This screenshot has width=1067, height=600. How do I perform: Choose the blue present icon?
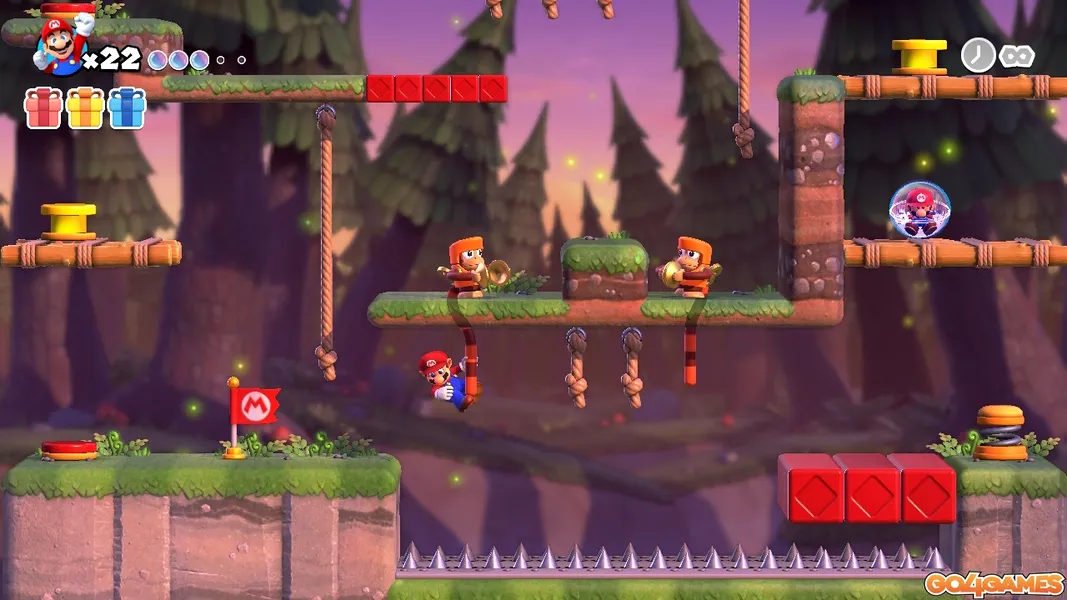point(127,108)
